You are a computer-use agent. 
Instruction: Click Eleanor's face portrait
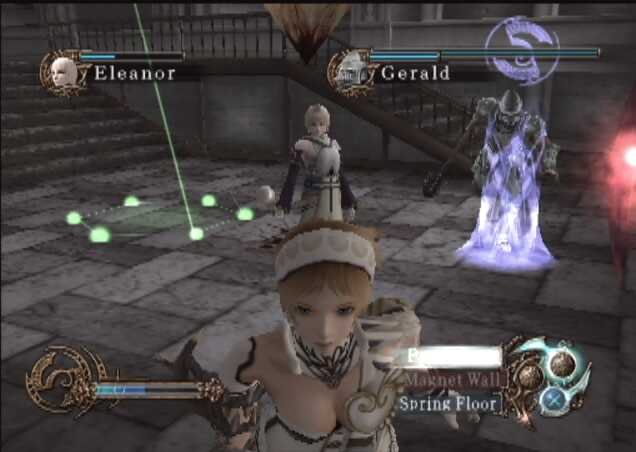(59, 71)
